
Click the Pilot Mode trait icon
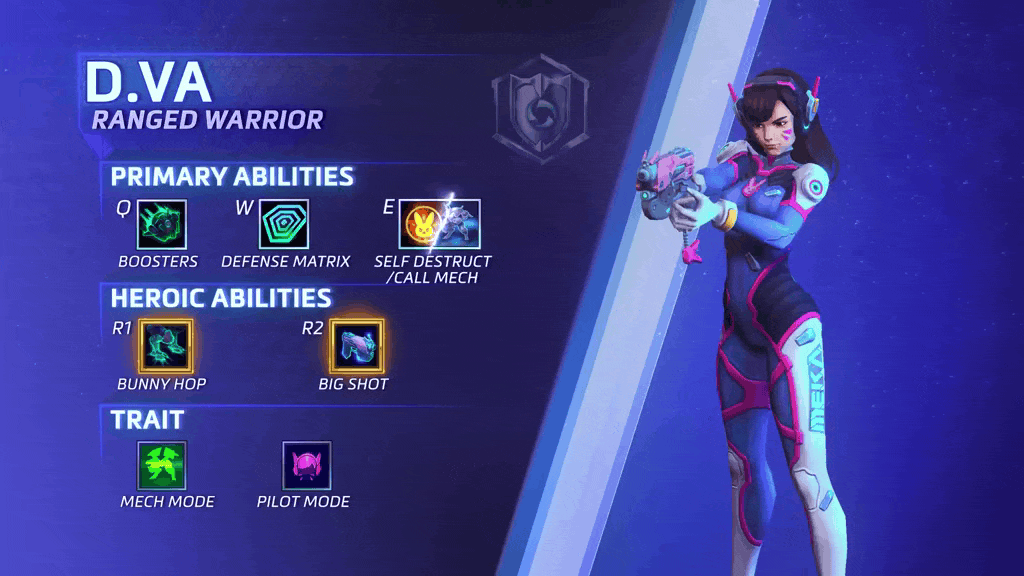(306, 465)
